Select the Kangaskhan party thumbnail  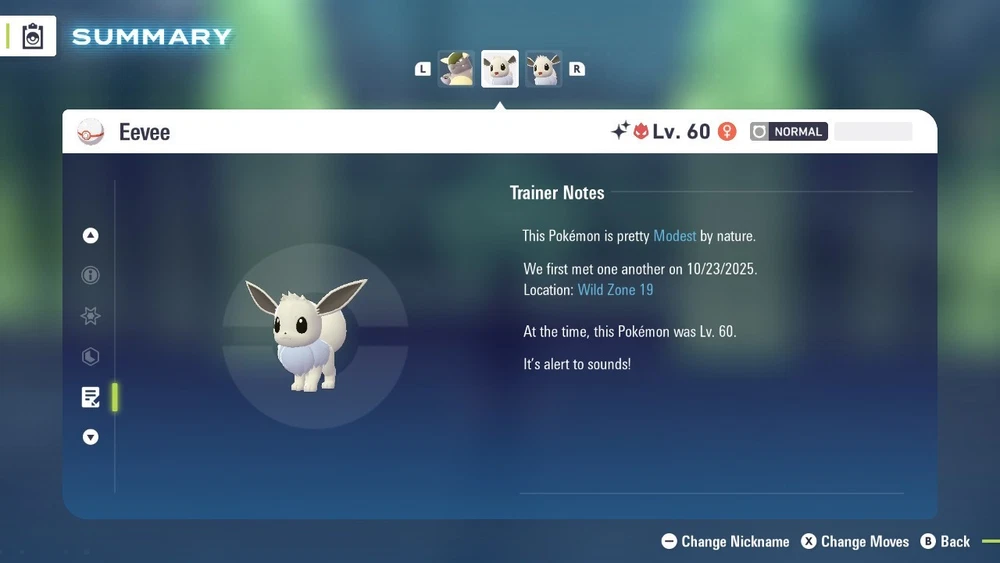456,69
